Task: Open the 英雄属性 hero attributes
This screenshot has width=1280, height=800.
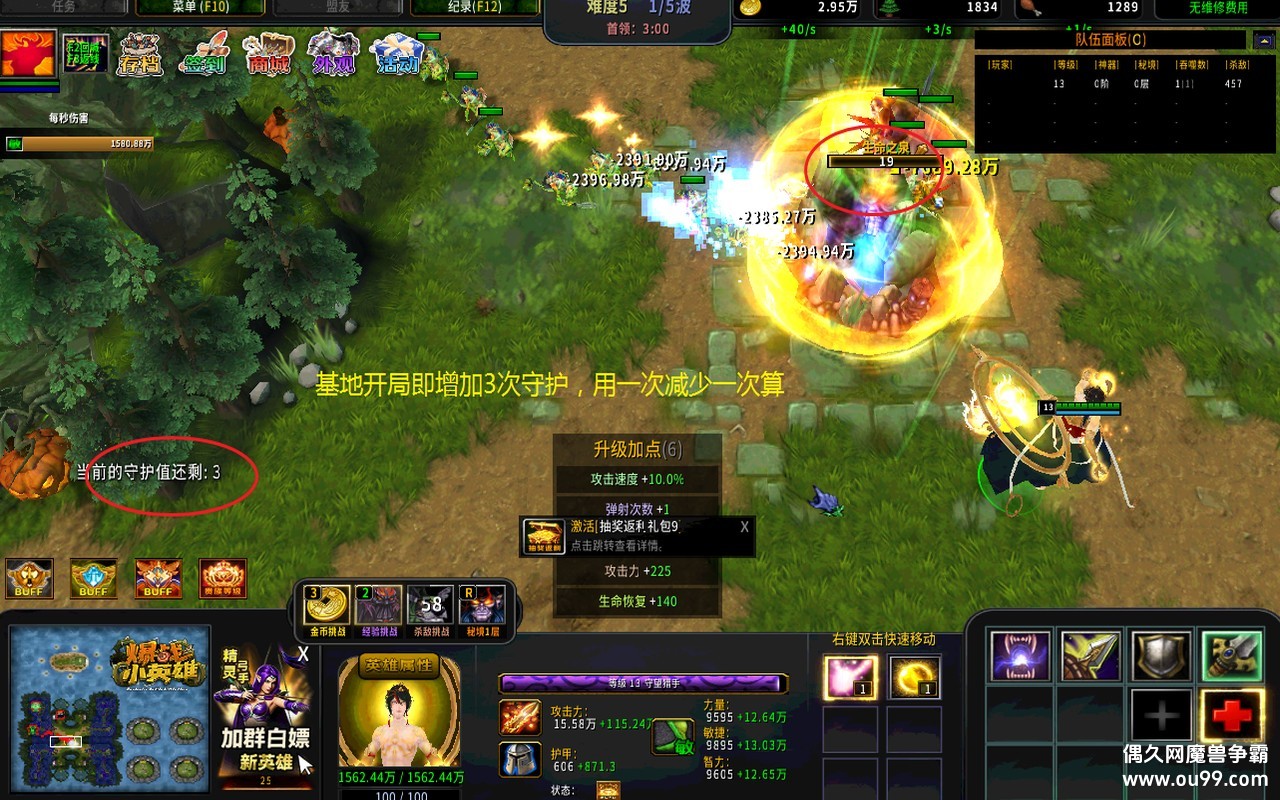Action: (x=400, y=665)
